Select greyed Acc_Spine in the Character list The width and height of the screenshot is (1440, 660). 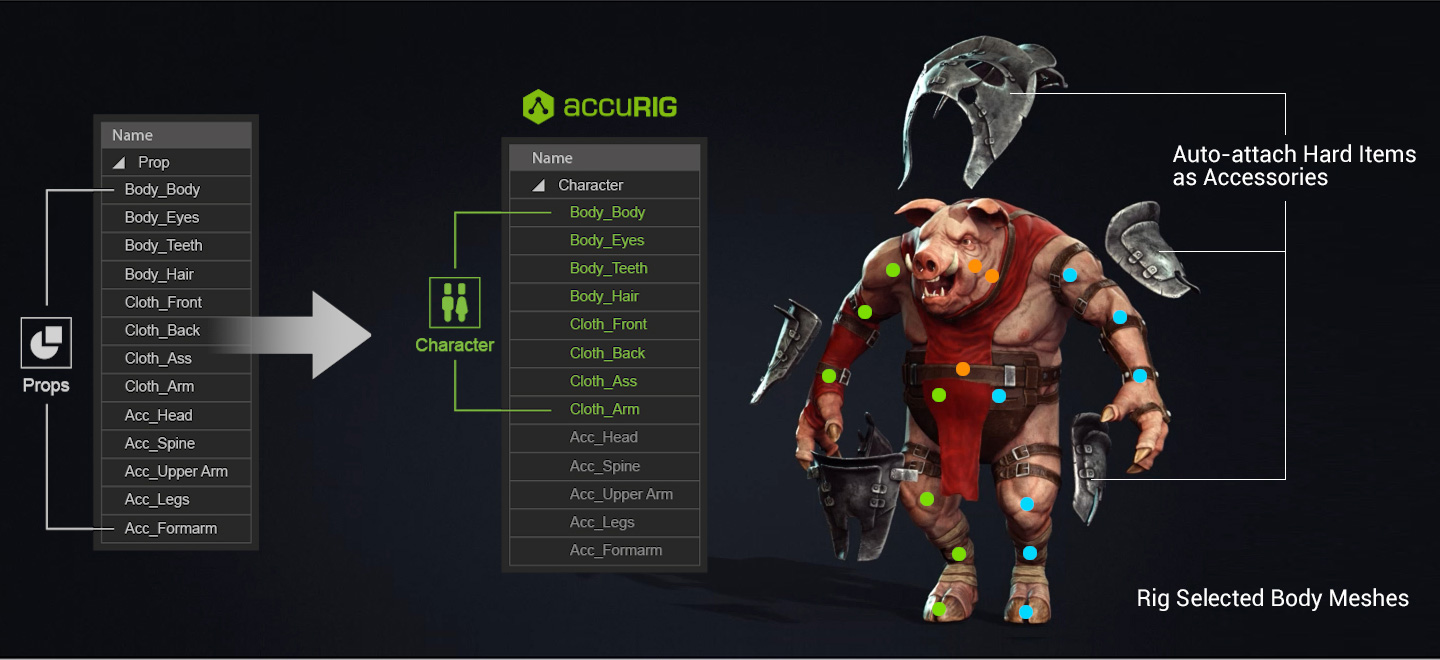pos(604,466)
